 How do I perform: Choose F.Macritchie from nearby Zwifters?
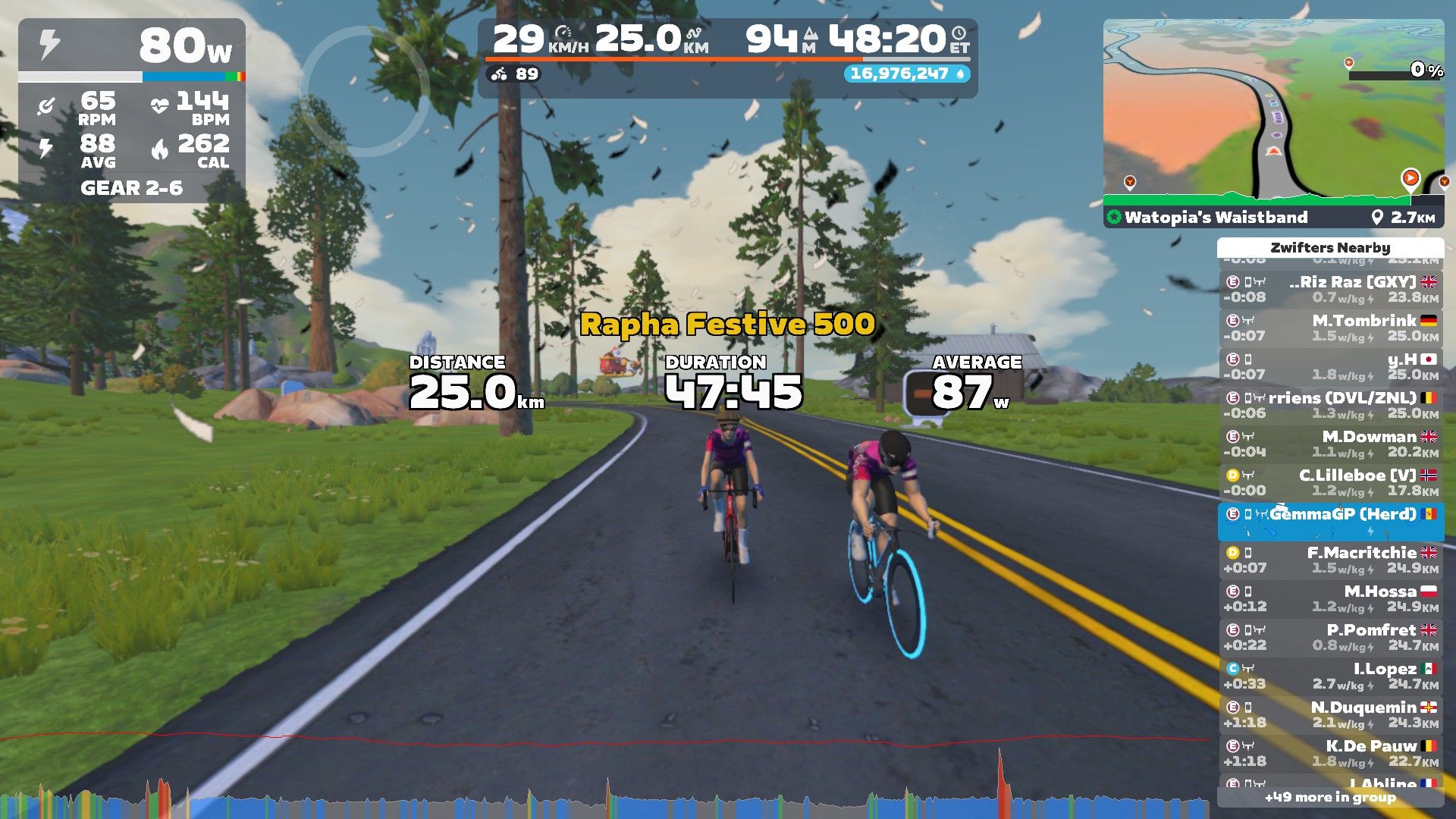click(1331, 560)
